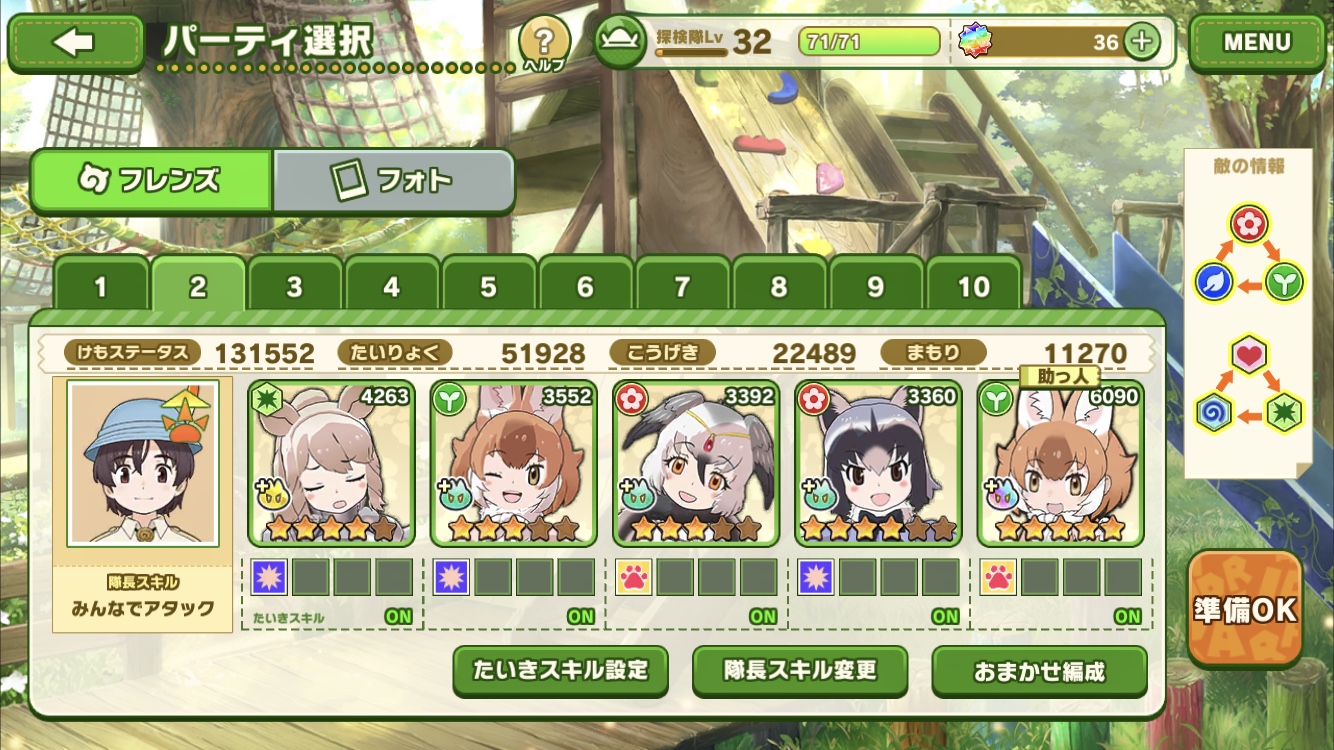The width and height of the screenshot is (1334, 750).
Task: Use おまかせ編成 auto formation
Action: pyautogui.click(x=1039, y=671)
